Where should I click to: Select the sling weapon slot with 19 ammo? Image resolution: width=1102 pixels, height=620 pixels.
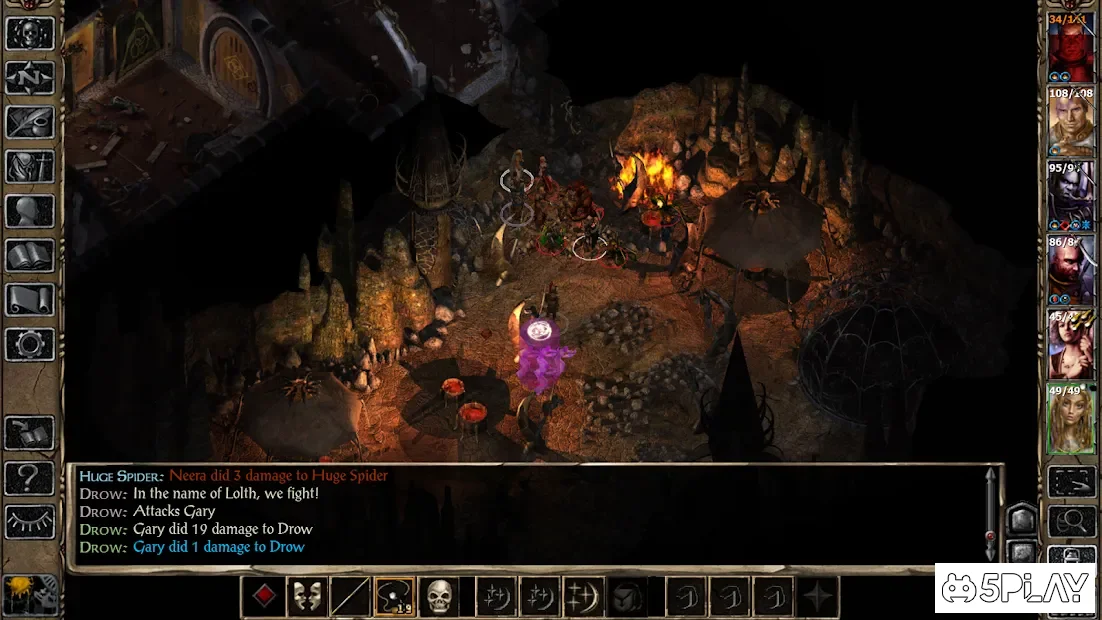tap(395, 597)
